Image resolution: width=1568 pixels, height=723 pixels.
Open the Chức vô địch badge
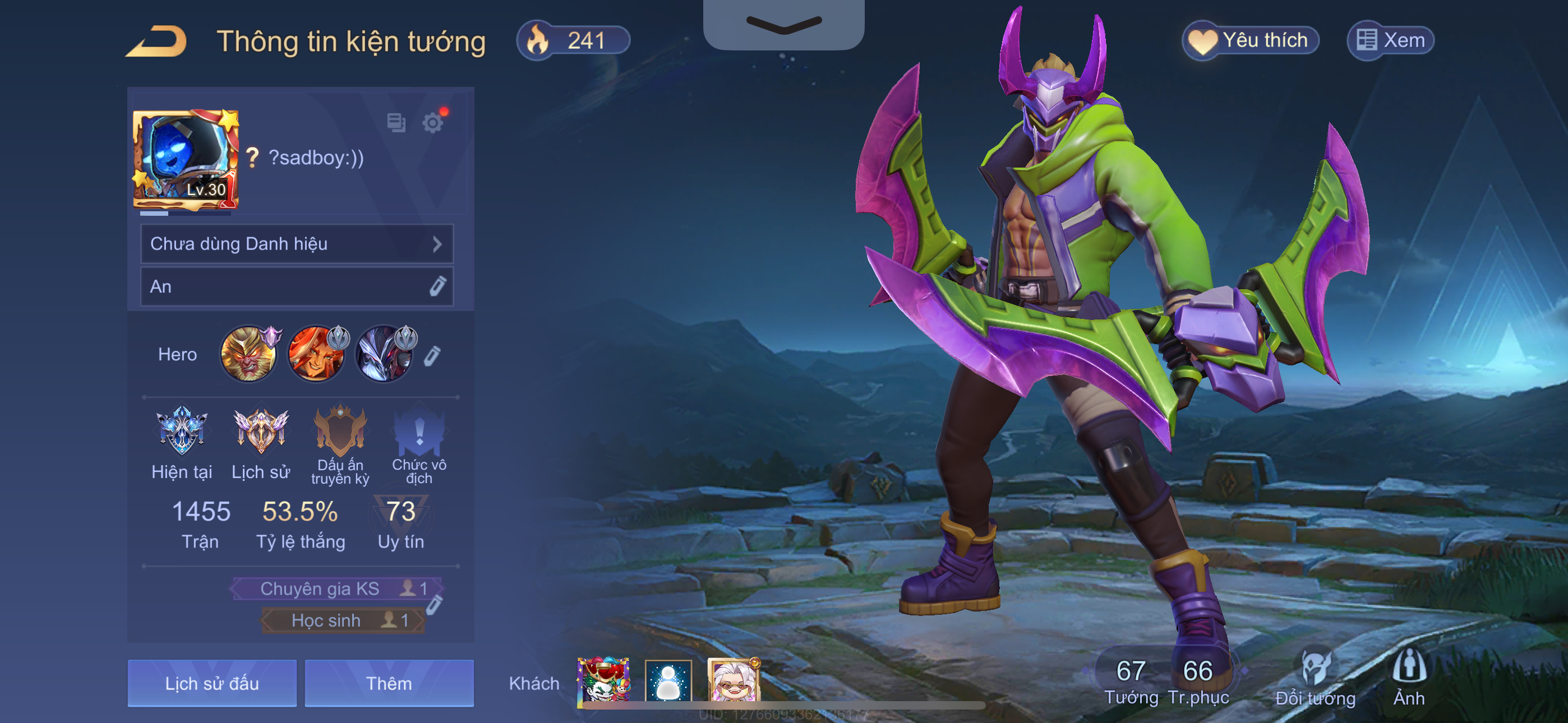[x=419, y=432]
